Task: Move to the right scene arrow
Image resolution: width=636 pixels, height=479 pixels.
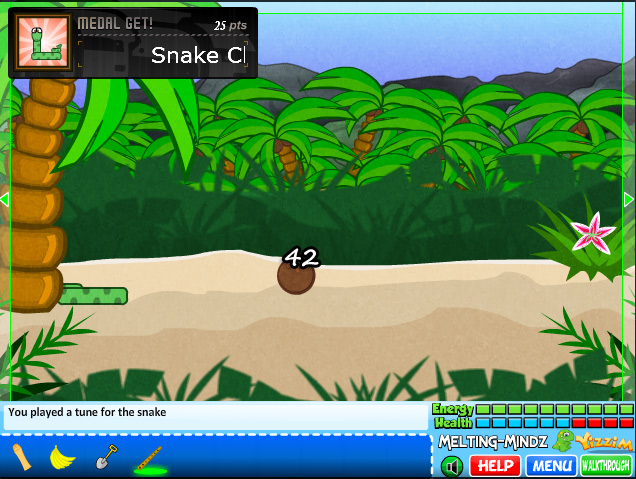Action: pyautogui.click(x=629, y=200)
